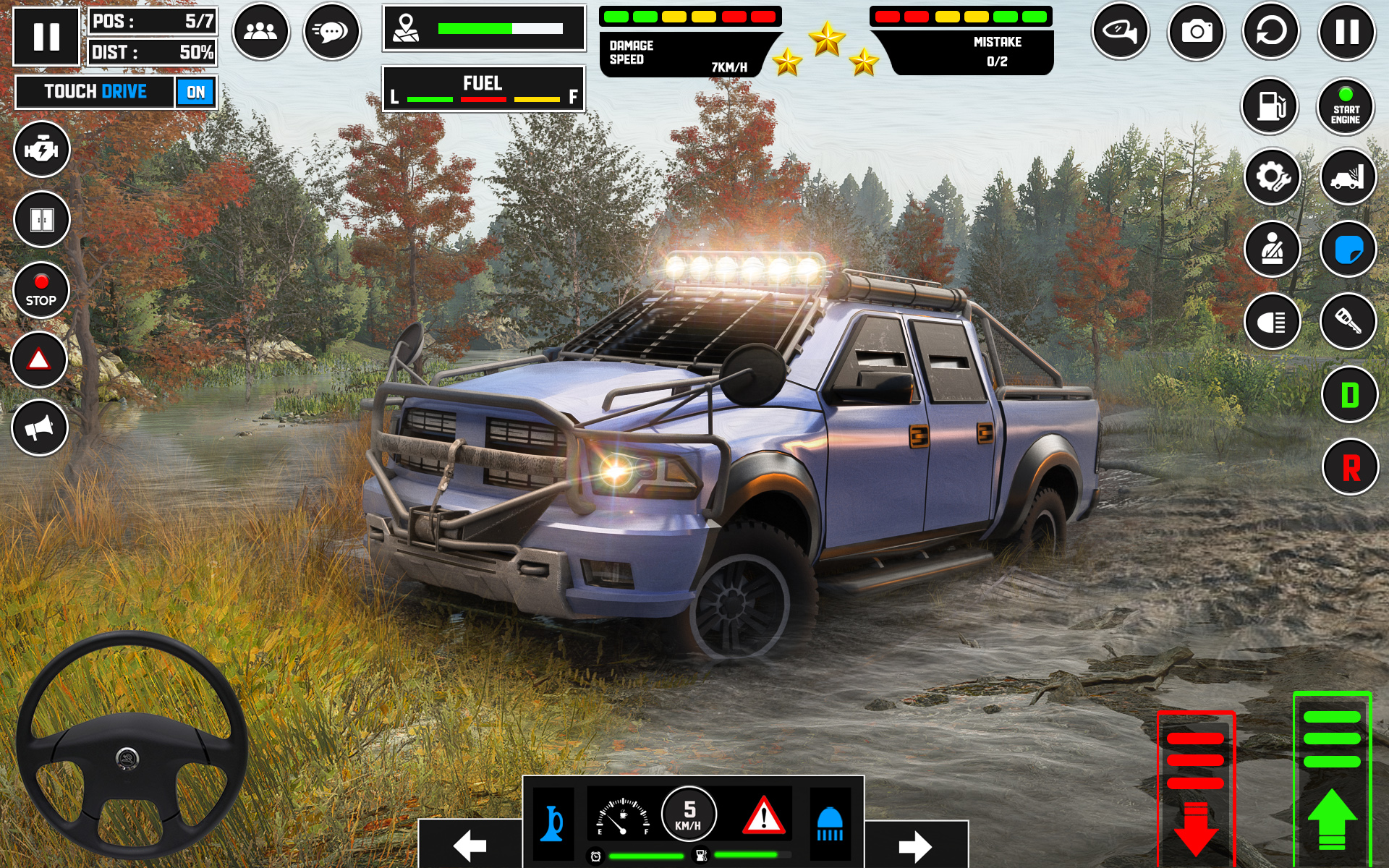
Task: Open the multiplayer players panel
Action: point(260,30)
